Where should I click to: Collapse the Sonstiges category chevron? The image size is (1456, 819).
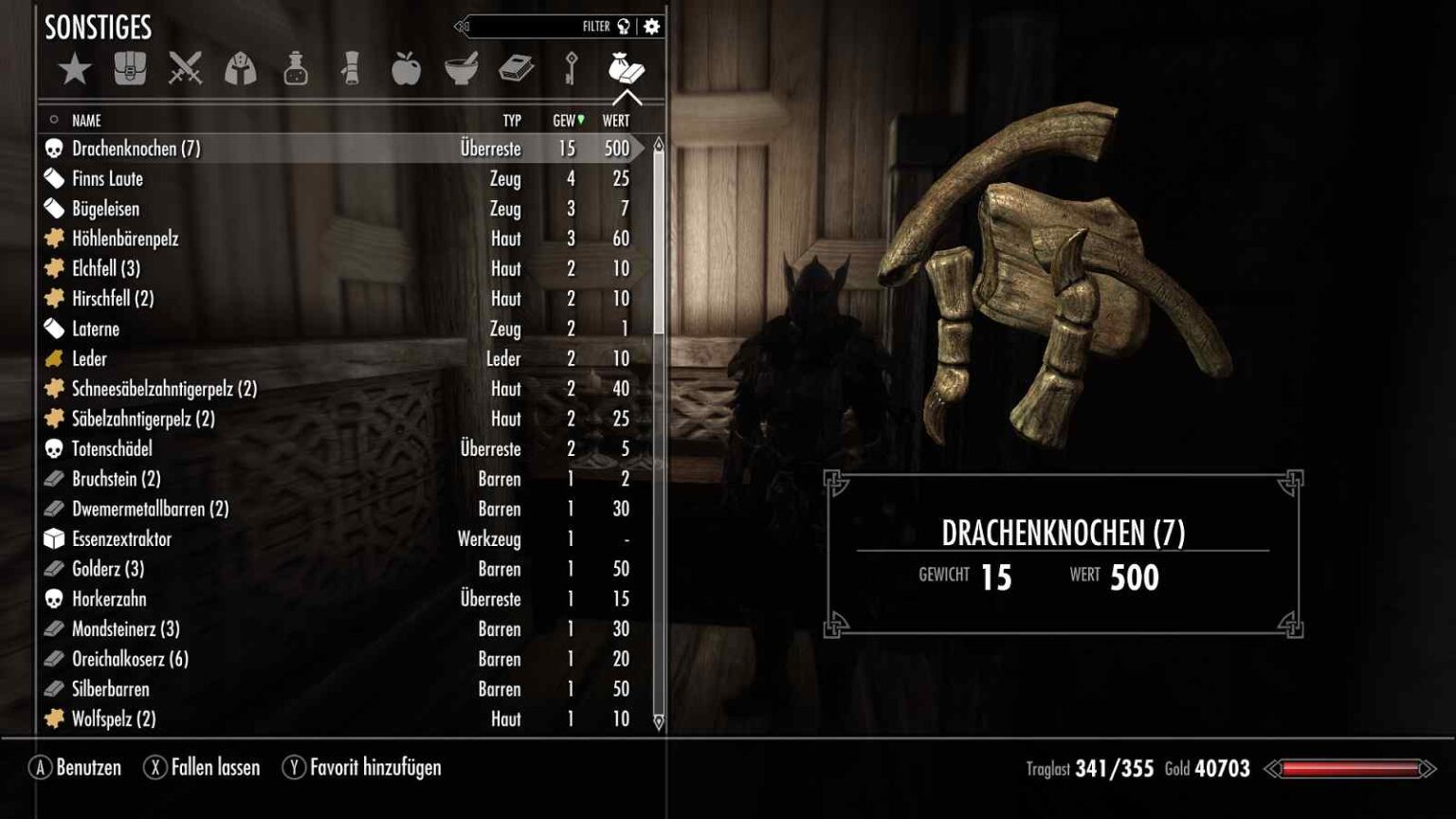pos(626,99)
